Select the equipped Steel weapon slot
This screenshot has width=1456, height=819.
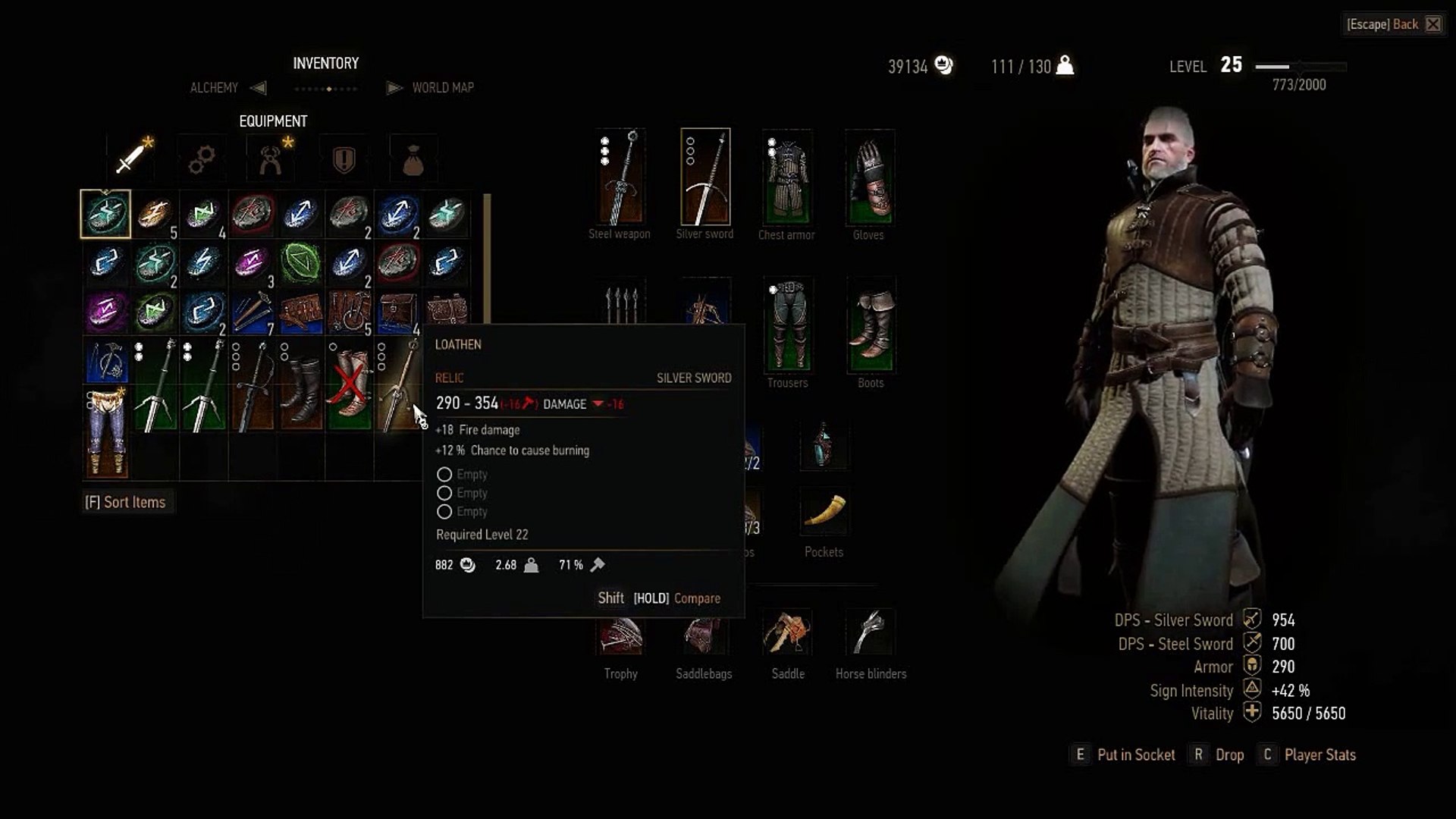point(620,178)
